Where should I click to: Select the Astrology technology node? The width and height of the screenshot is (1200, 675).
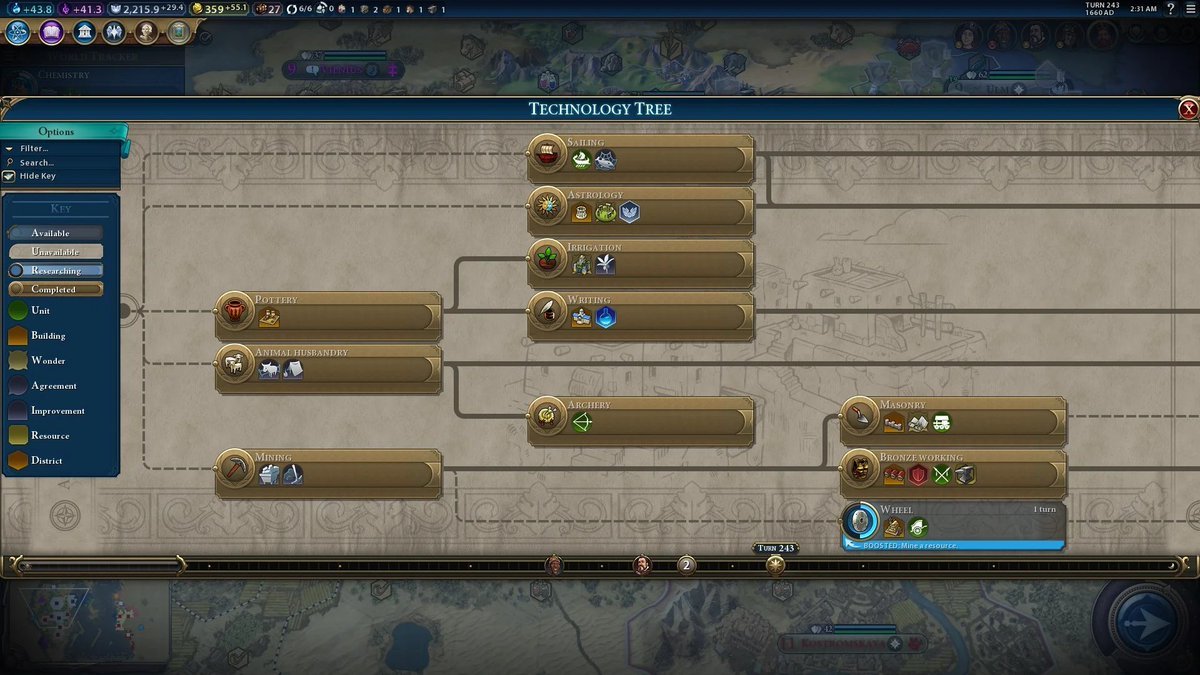coord(640,211)
